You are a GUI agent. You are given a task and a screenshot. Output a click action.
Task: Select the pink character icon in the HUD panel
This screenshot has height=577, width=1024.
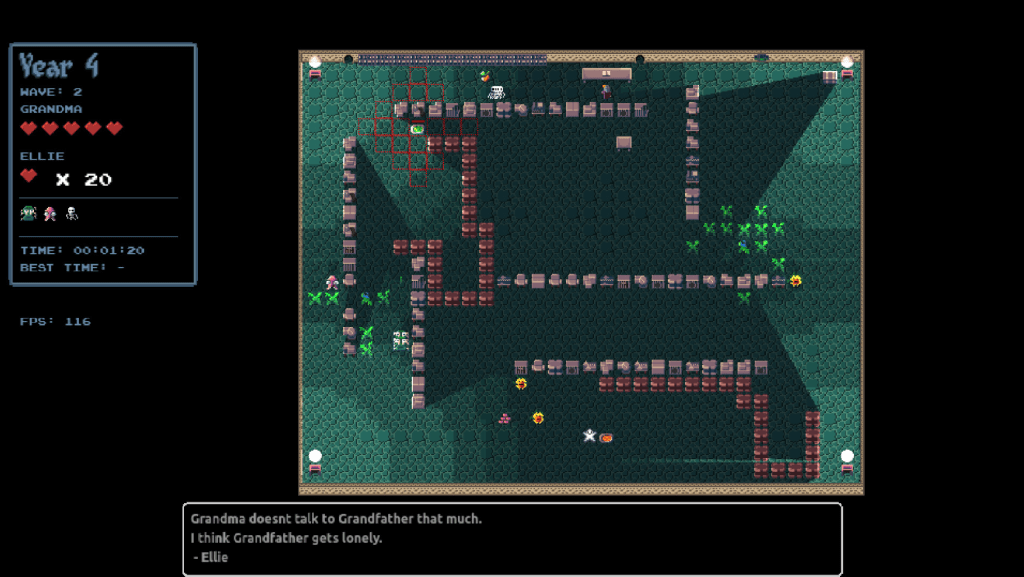[50, 213]
